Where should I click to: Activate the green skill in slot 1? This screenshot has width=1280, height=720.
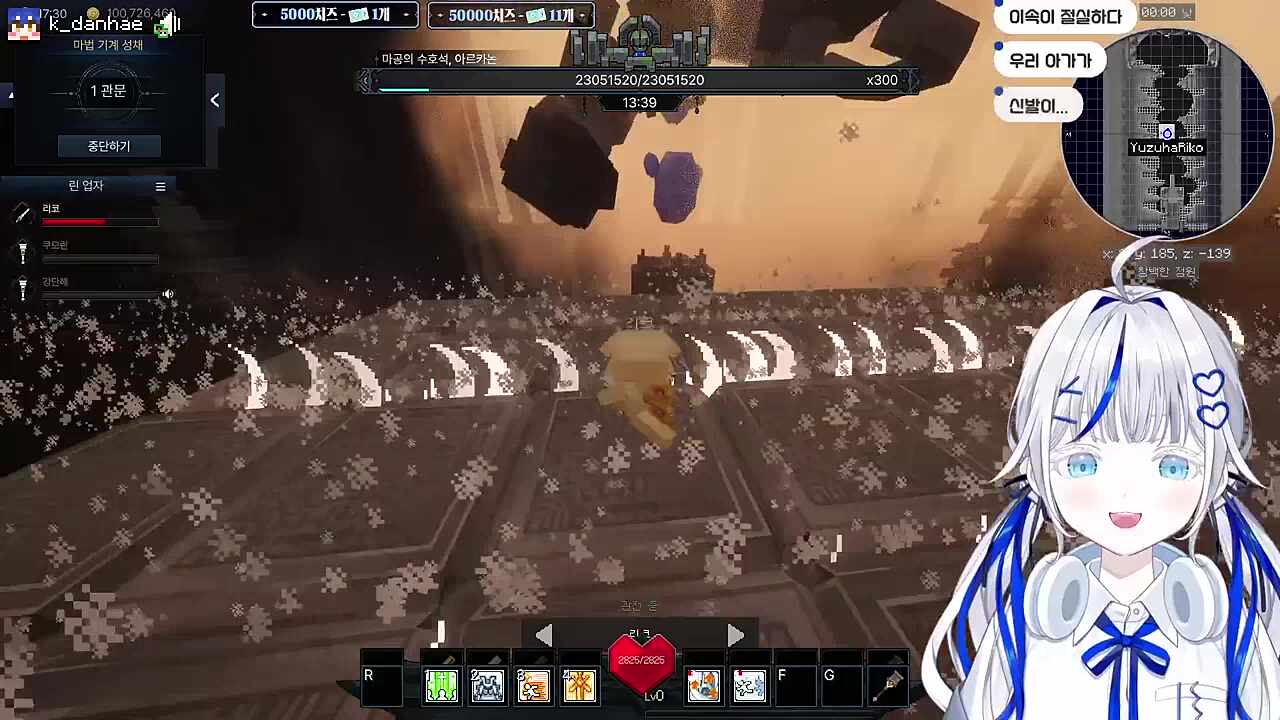[x=441, y=685]
